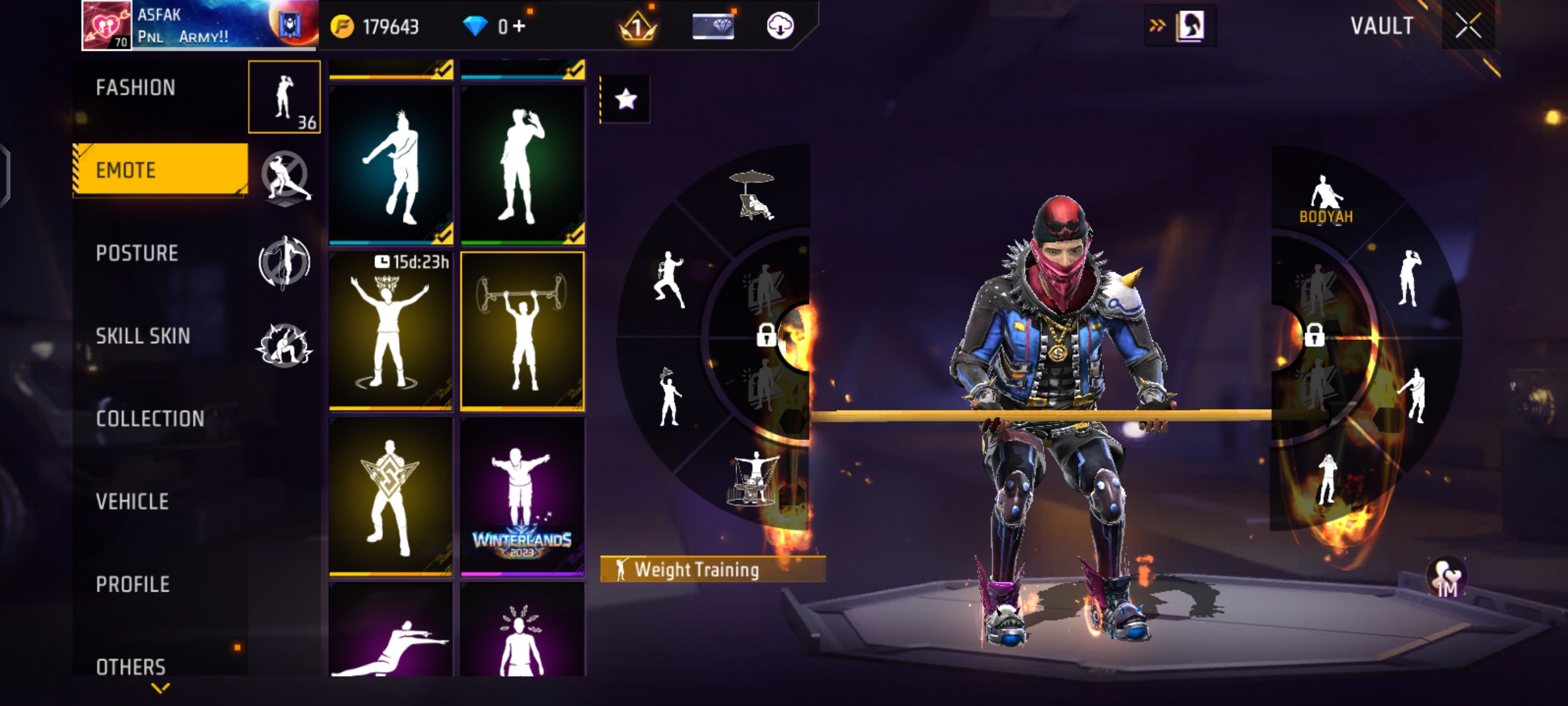Select the emote sub-tab showing 36
1568x706 pixels.
284,97
